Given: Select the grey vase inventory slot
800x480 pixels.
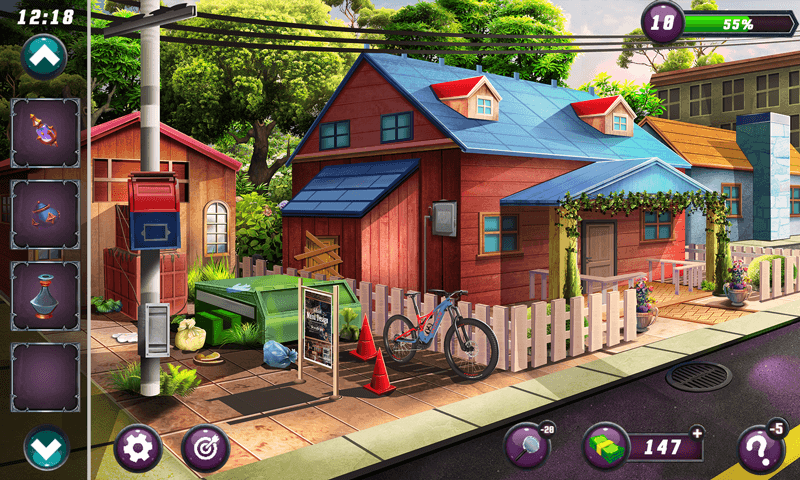Looking at the screenshot, I should coord(45,295).
